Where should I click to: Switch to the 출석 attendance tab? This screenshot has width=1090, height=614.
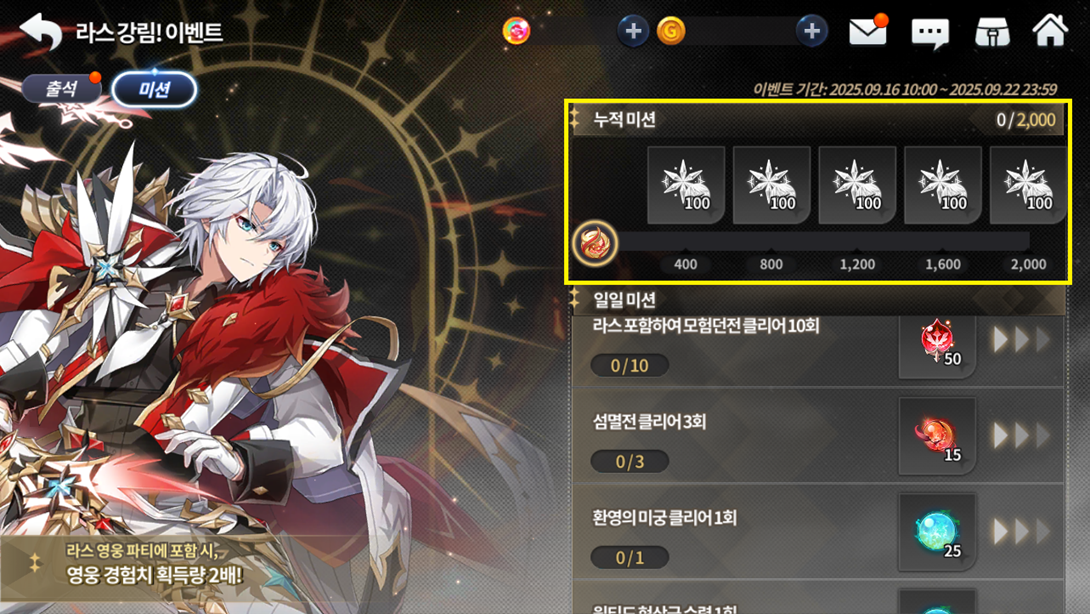click(x=61, y=89)
